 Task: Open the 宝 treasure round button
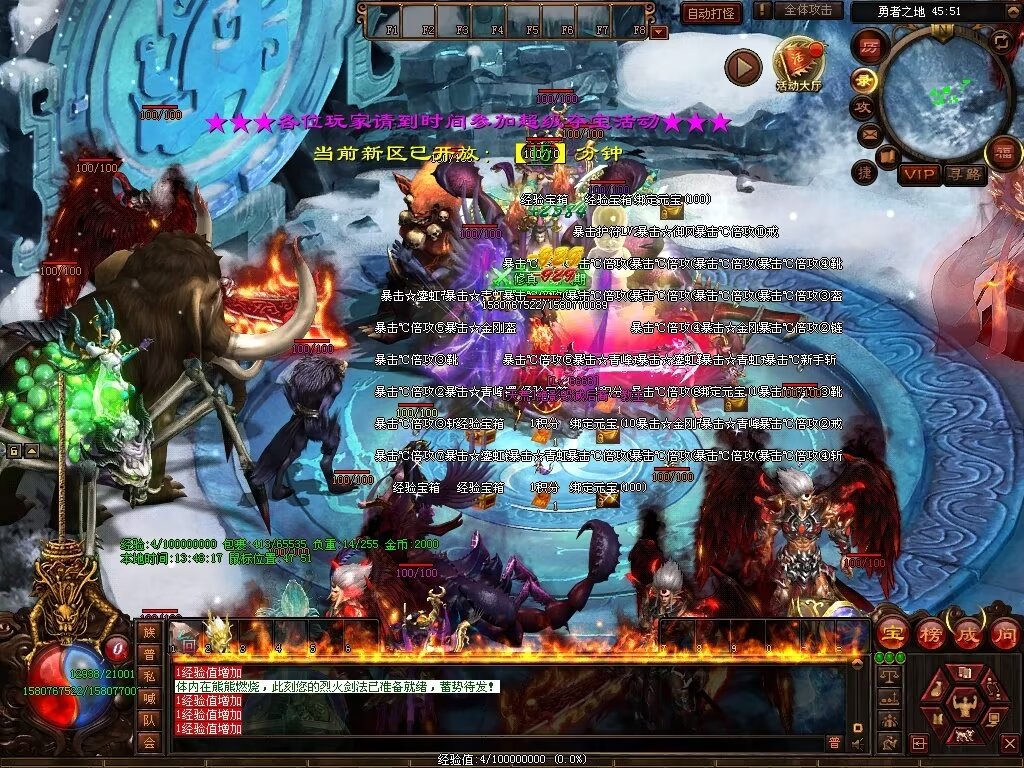click(892, 633)
